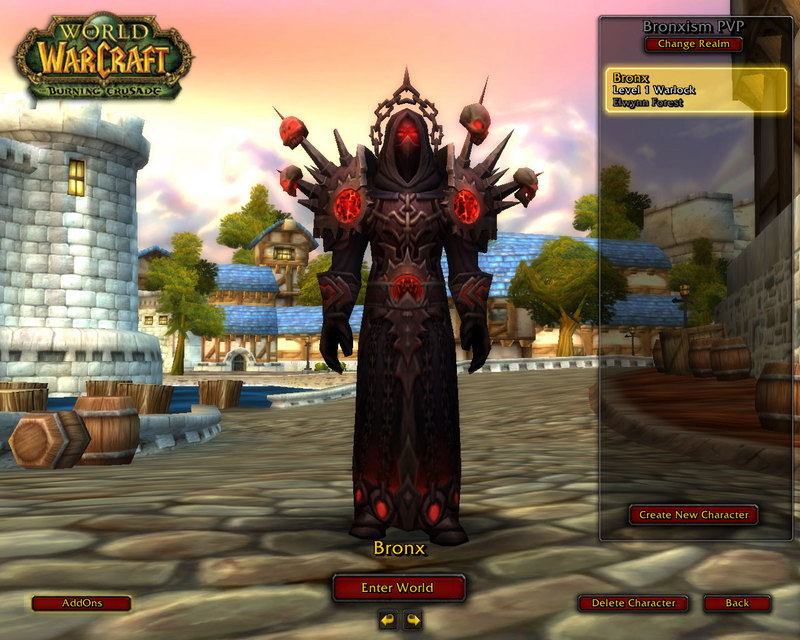This screenshot has width=800, height=640.
Task: Create a new character
Action: click(x=693, y=515)
